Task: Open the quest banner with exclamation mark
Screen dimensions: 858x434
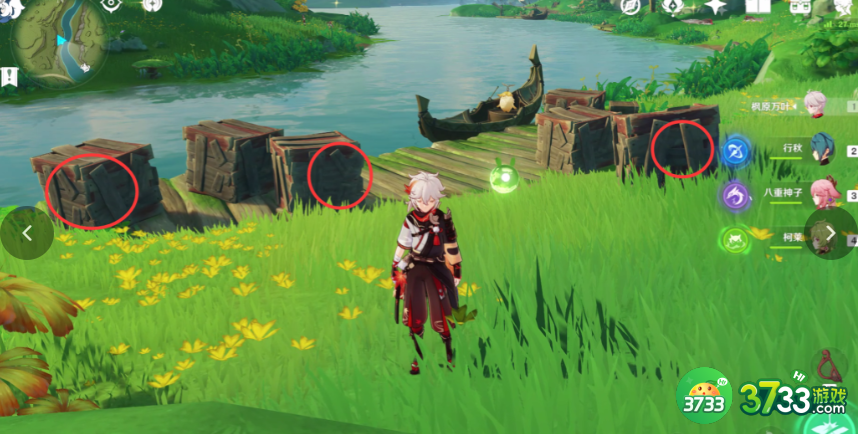Action: pyautogui.click(x=9, y=76)
